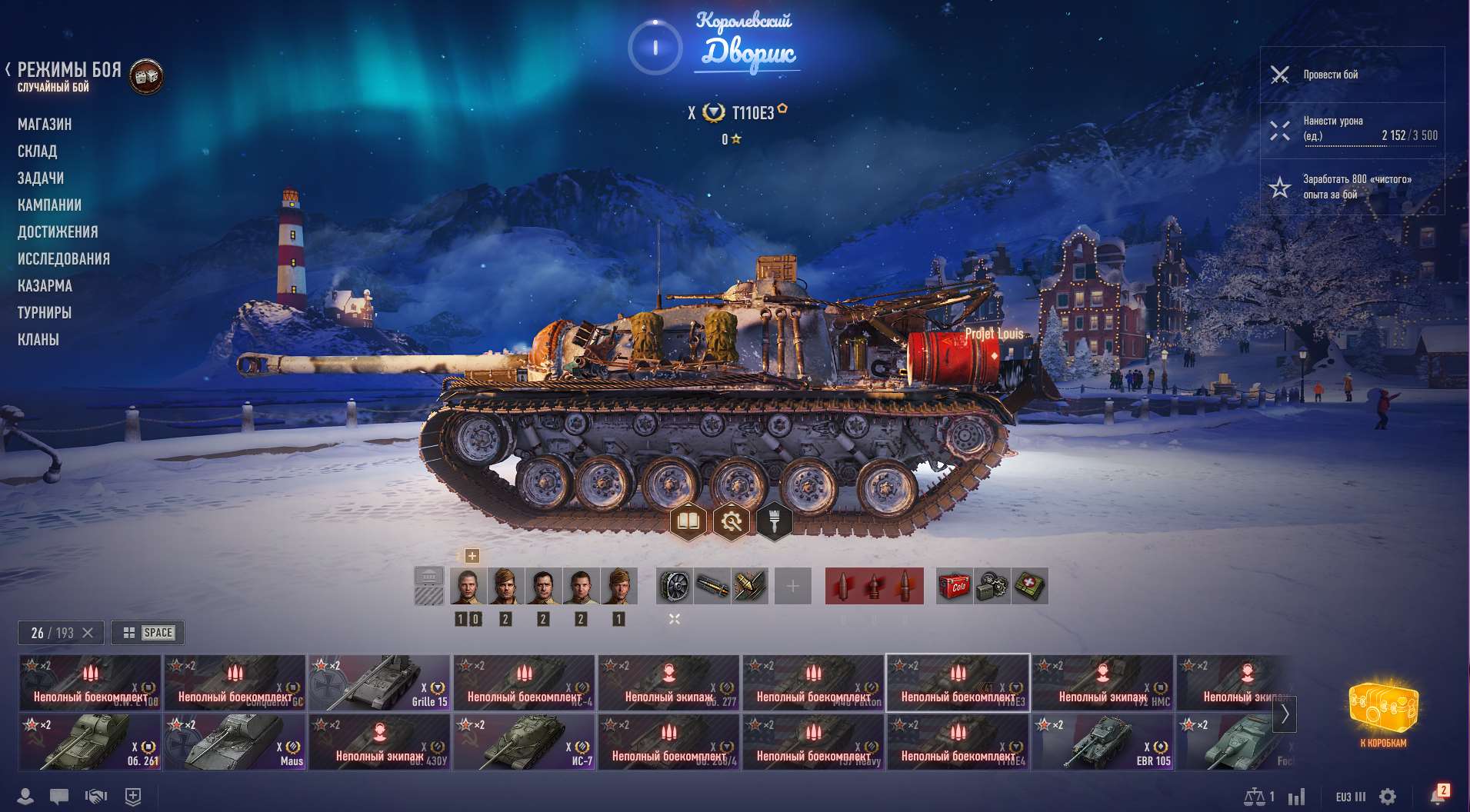
Task: Select МАГАЗИН in the left menu
Action: point(45,124)
